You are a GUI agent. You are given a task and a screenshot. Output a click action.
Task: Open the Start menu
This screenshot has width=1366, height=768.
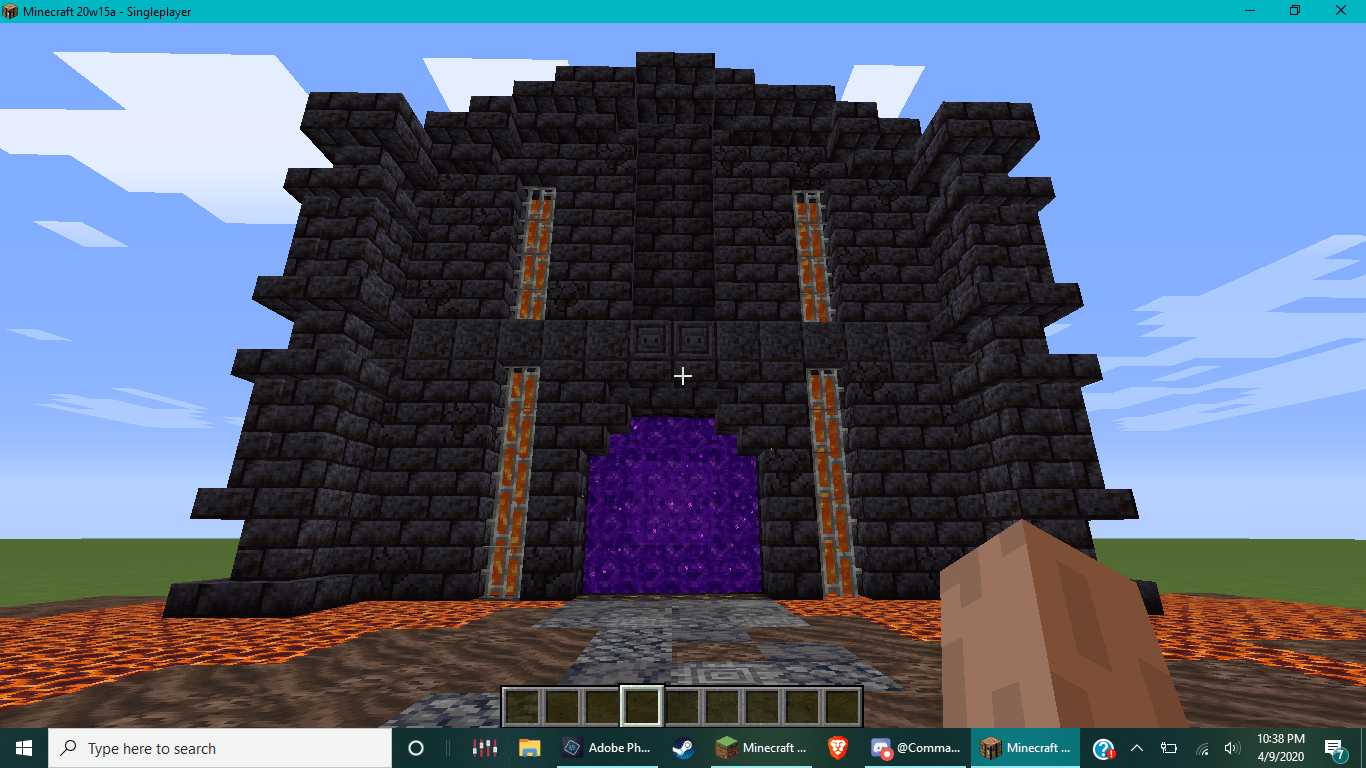tap(21, 748)
